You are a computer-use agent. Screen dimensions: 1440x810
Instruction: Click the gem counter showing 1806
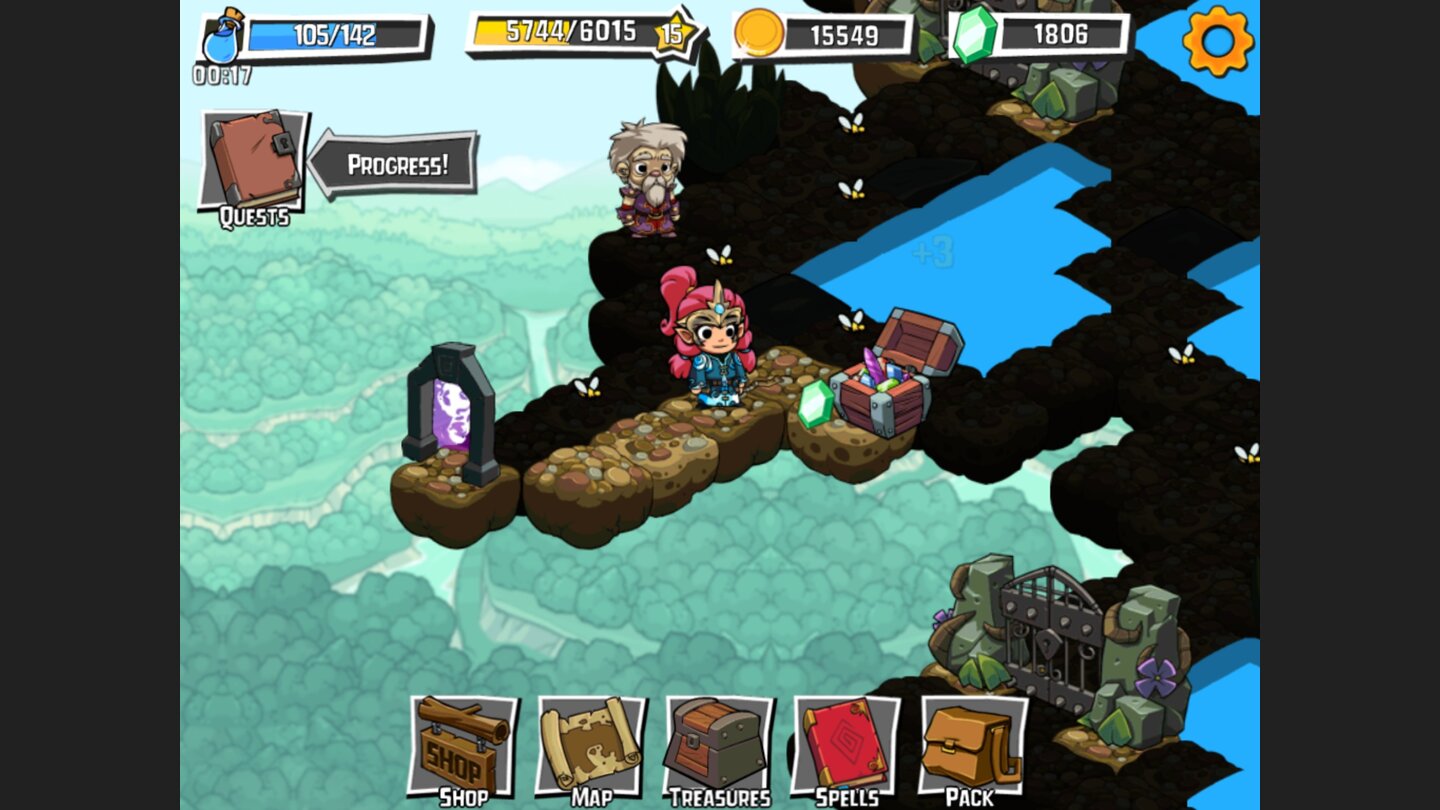point(1060,35)
